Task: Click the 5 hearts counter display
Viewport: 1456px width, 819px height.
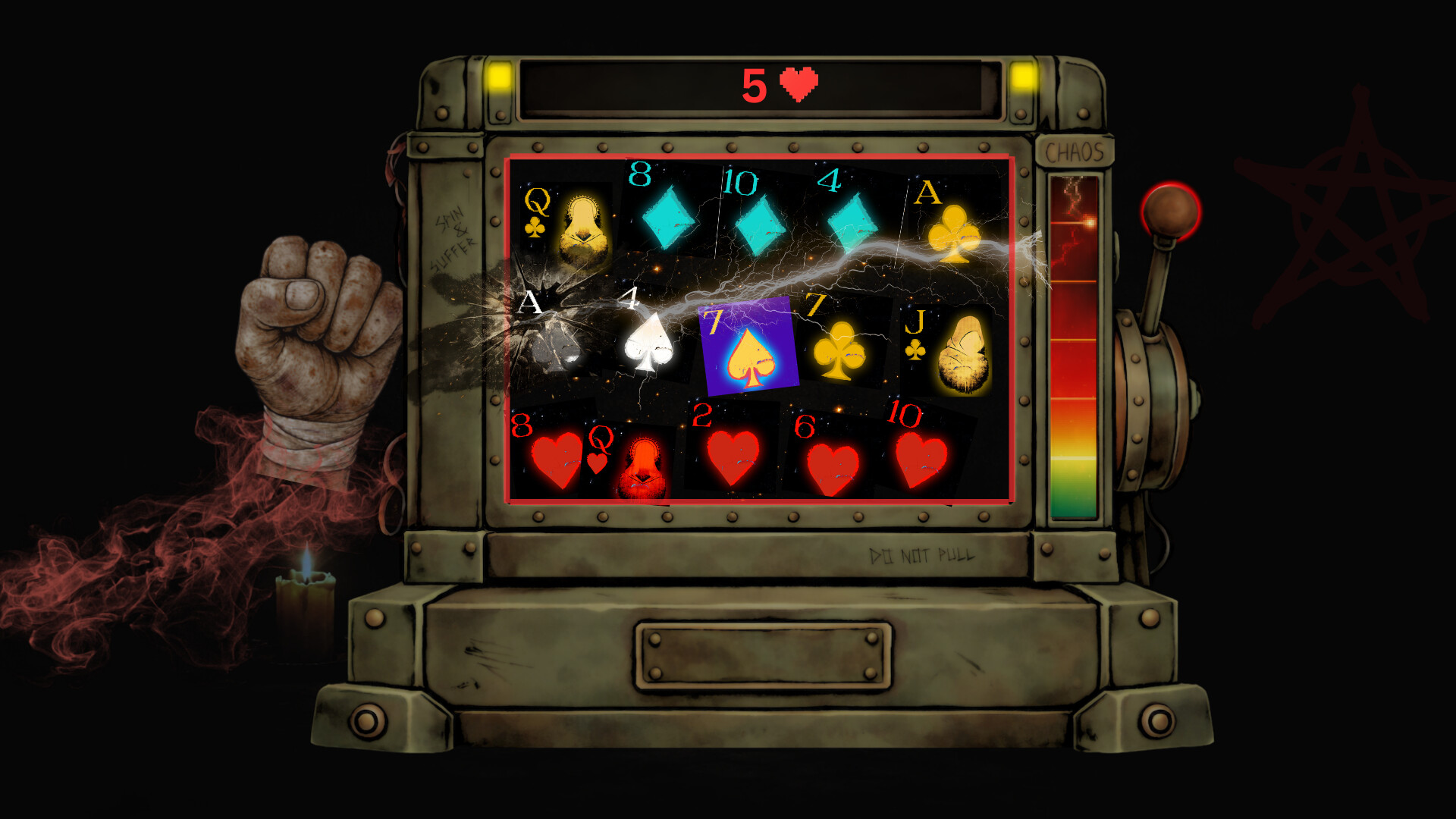Action: 777,82
